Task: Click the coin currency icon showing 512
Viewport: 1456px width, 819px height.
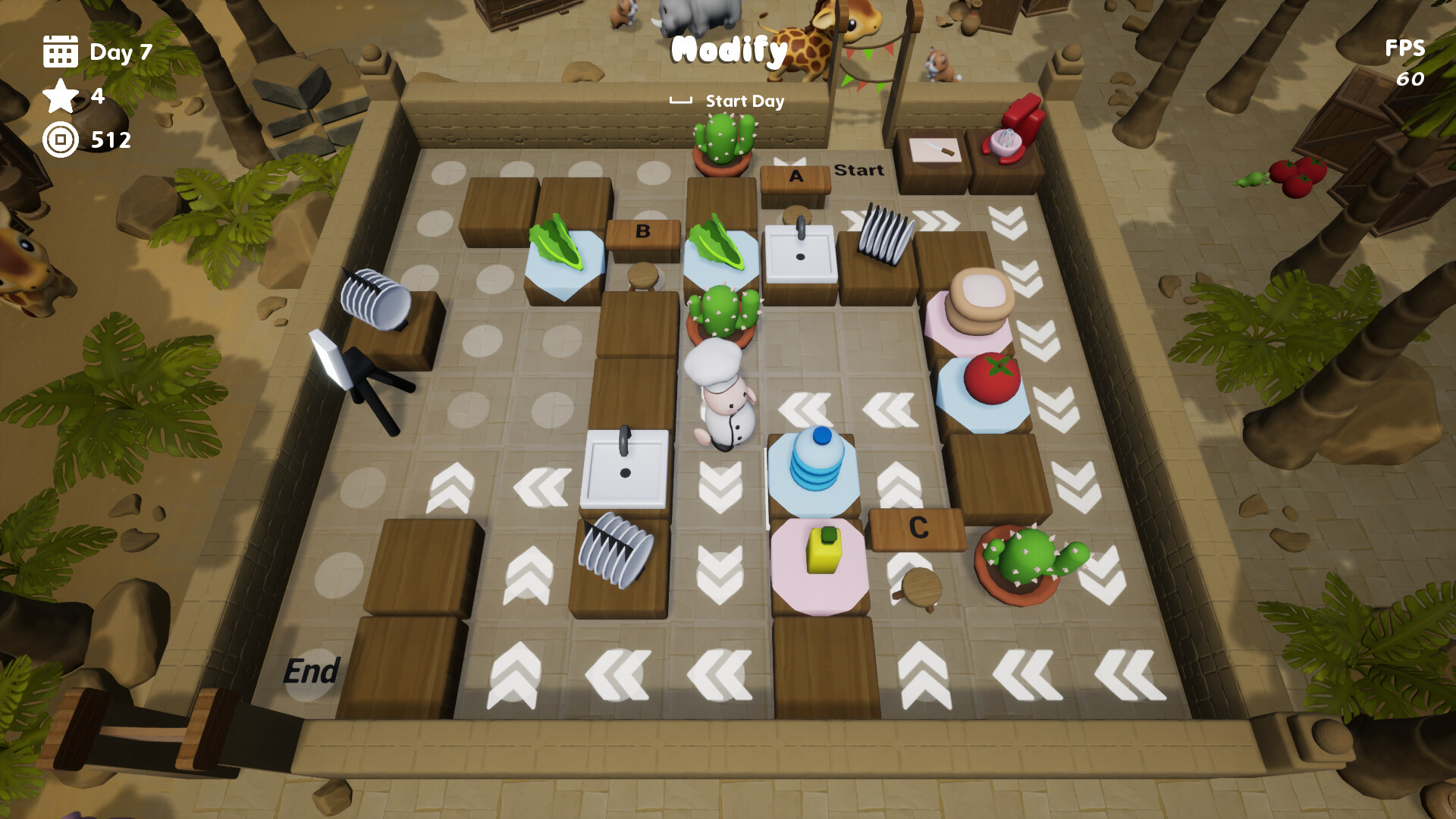Action: point(61,140)
